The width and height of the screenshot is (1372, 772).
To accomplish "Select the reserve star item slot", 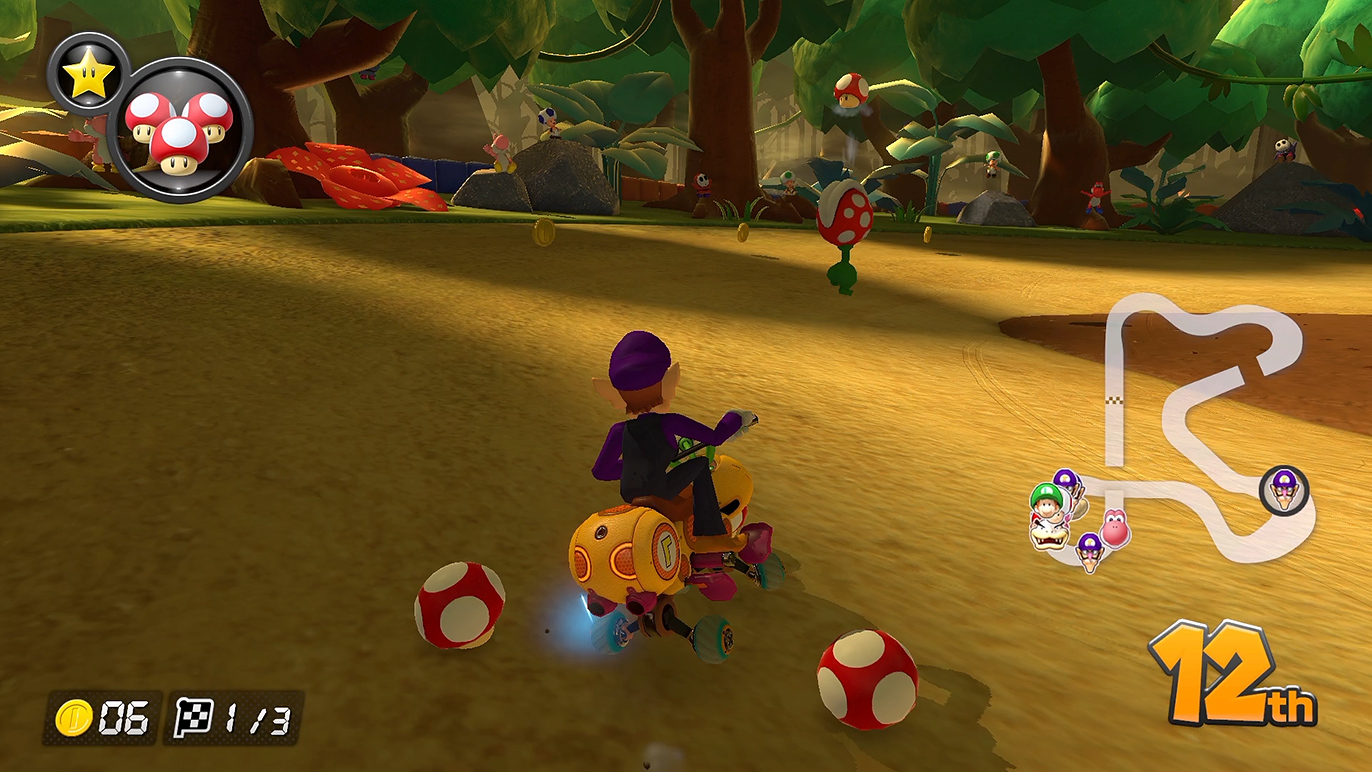I will click(88, 75).
